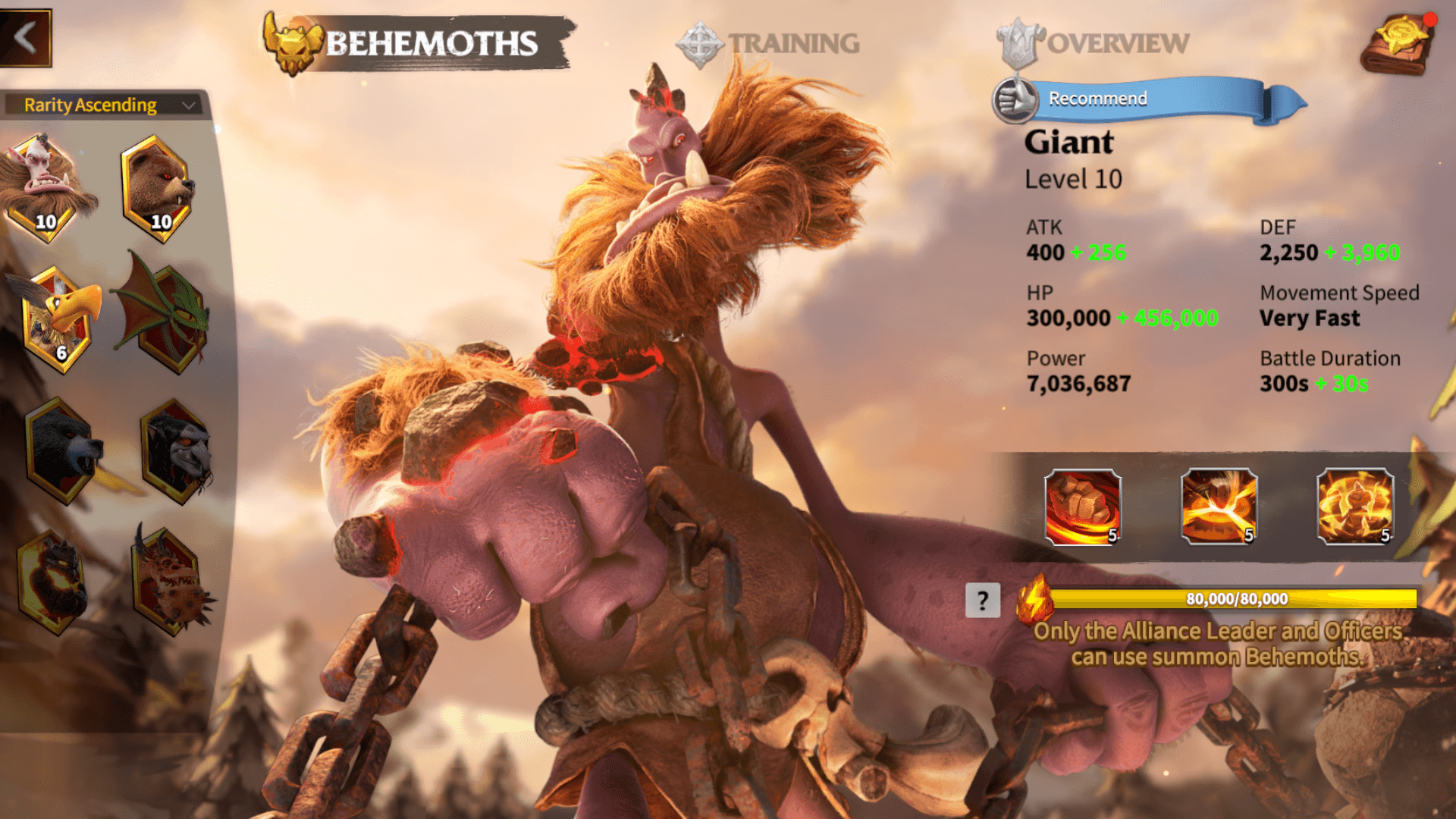Collapse the sort order chevron
Viewport: 1456px width, 819px height.
pyautogui.click(x=190, y=105)
